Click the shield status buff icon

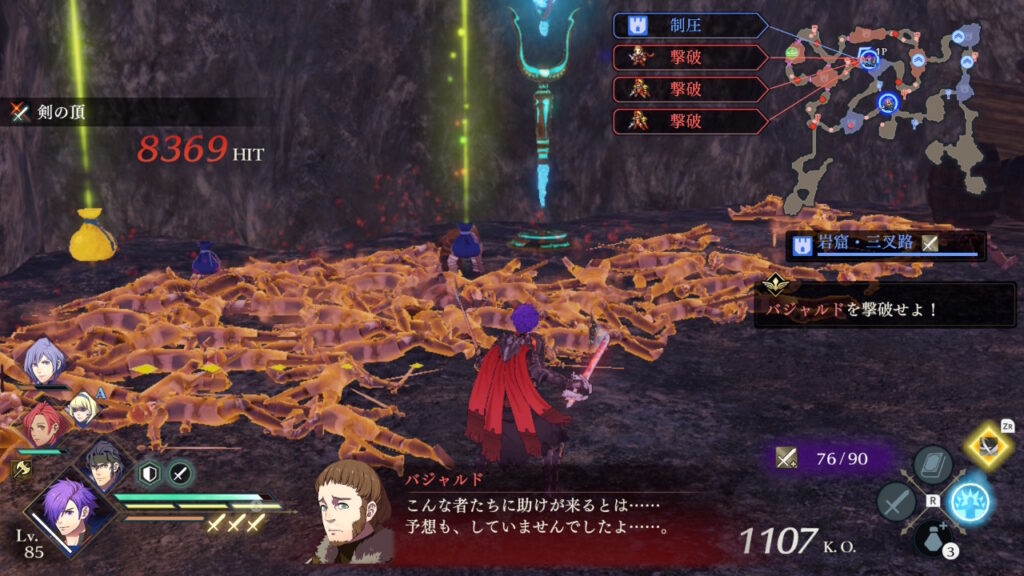click(x=149, y=473)
